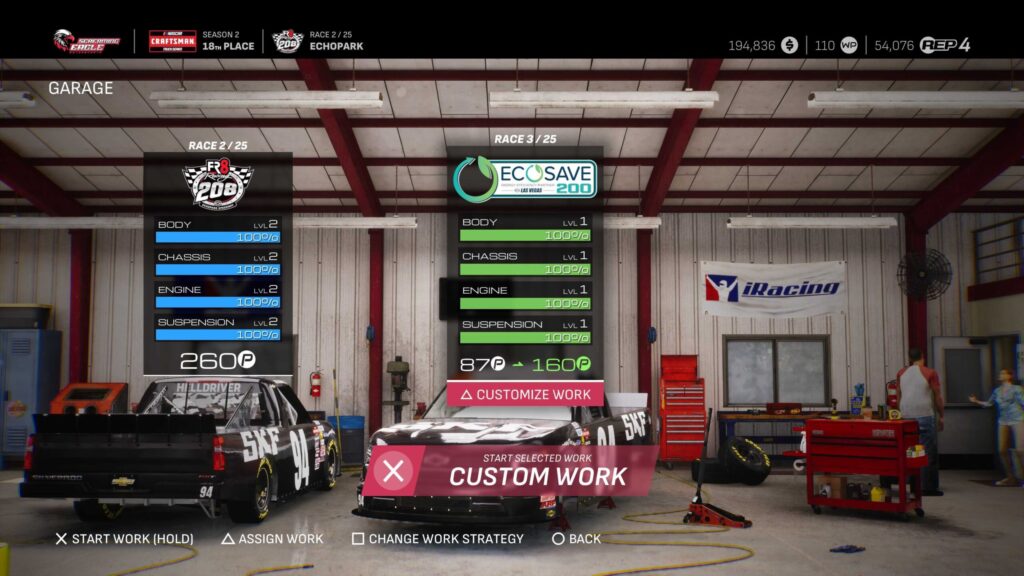Screen dimensions: 1024x576
Task: Choose the Suspension row on the EcoSave 200 card
Action: click(525, 330)
